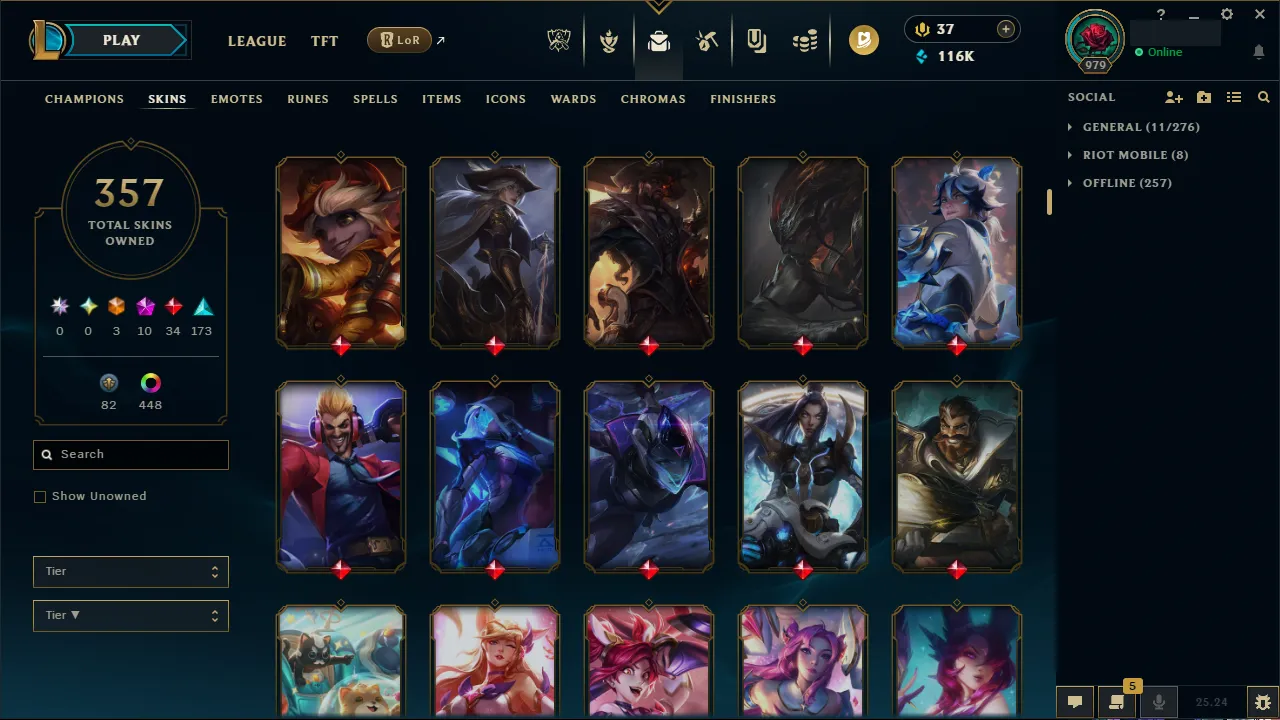This screenshot has width=1280, height=720.
Task: Open the notifications bell icon
Action: 1258,51
